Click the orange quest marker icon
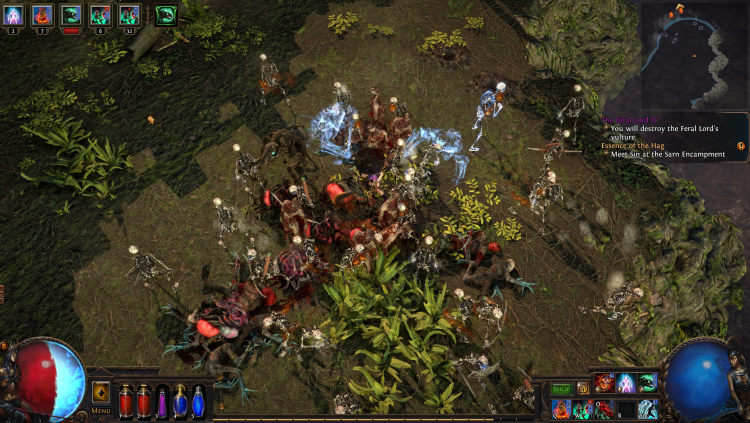The height and width of the screenshot is (423, 750). point(741,146)
